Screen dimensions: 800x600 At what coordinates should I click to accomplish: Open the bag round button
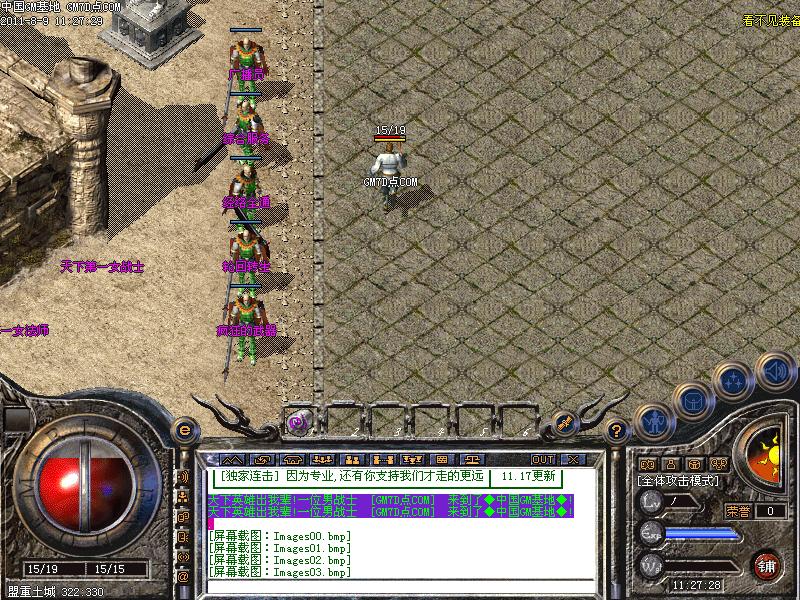tap(692, 402)
